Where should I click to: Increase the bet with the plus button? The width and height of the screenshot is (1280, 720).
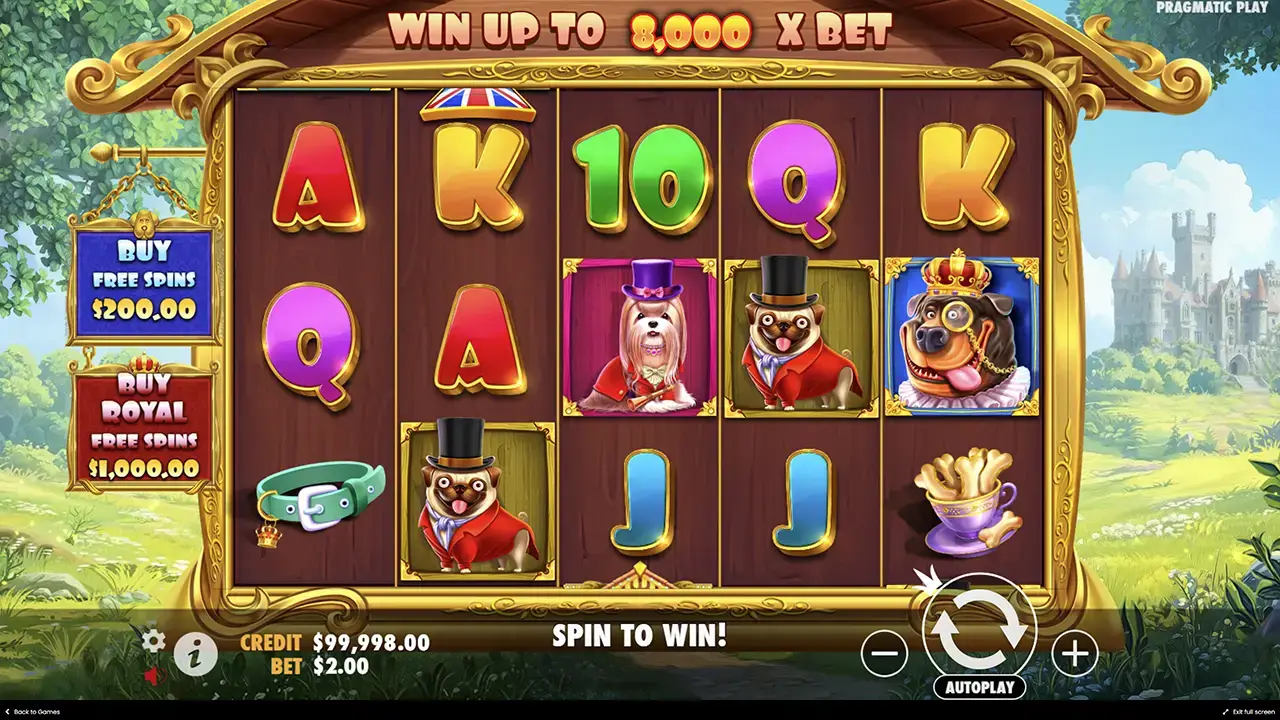[x=1074, y=654]
